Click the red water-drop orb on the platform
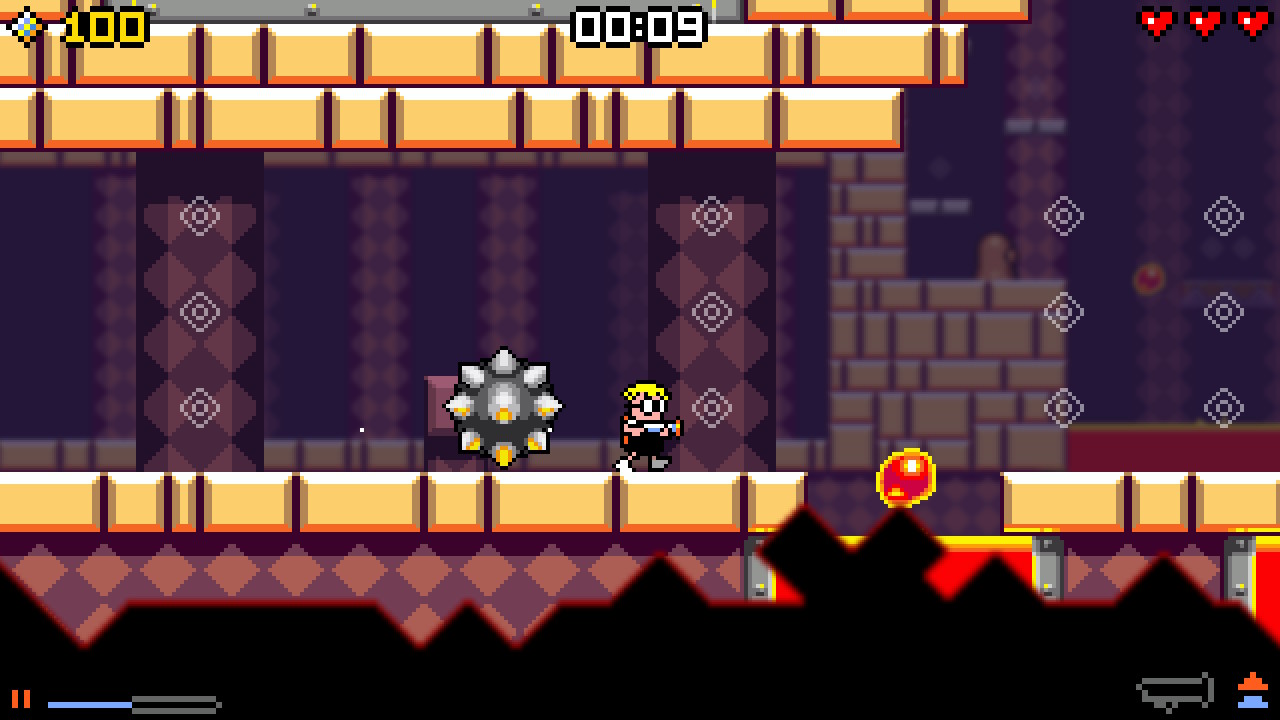Screen dimensions: 1280x720 click(906, 477)
